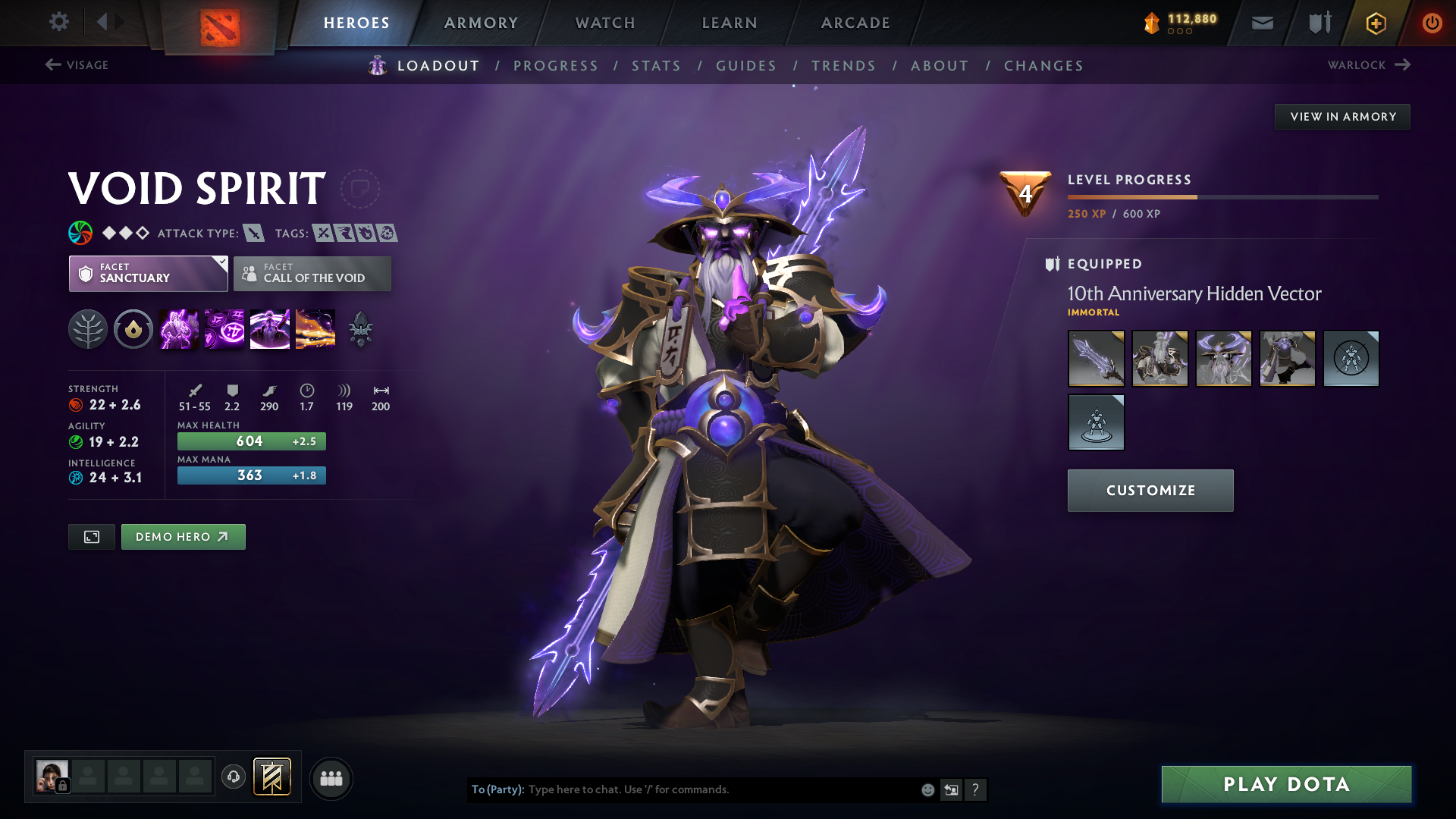Select the Astral Step ability icon

315,328
